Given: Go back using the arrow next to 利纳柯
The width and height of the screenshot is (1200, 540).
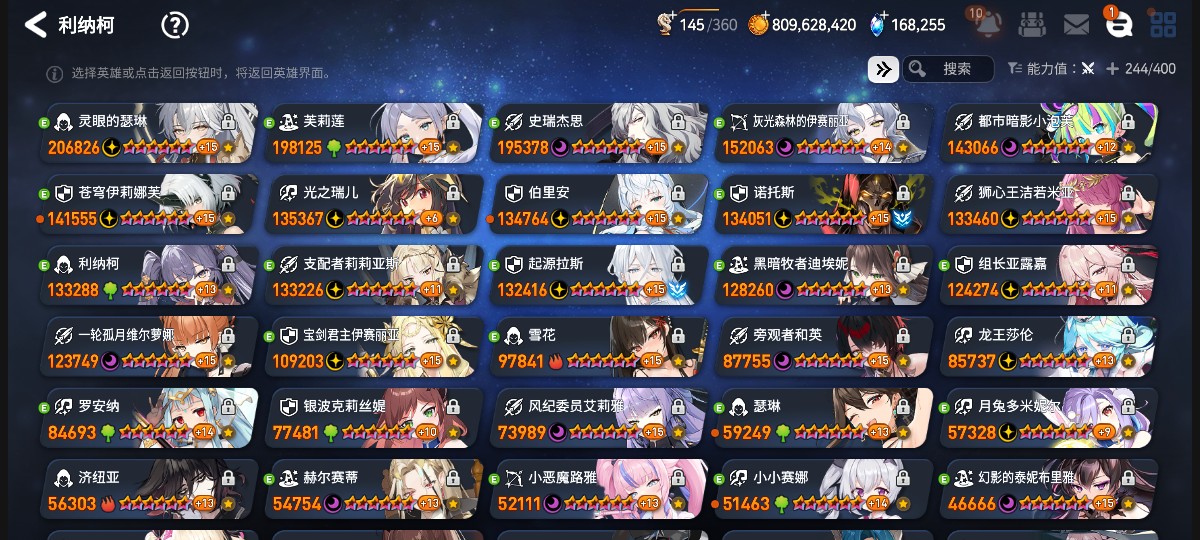Looking at the screenshot, I should (x=35, y=25).
